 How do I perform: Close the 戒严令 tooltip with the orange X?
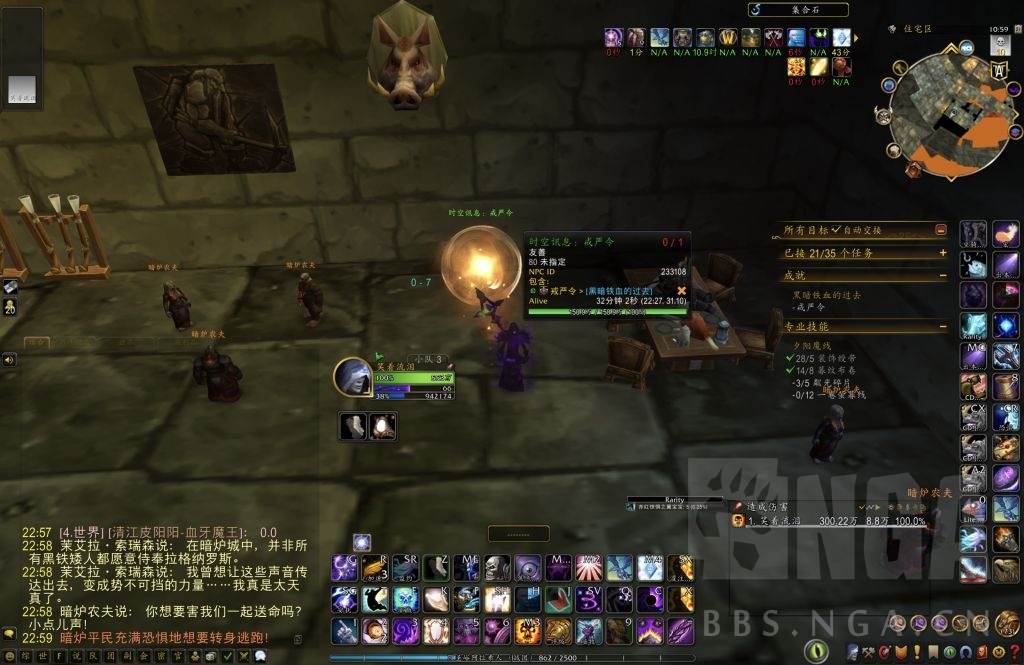click(x=682, y=291)
